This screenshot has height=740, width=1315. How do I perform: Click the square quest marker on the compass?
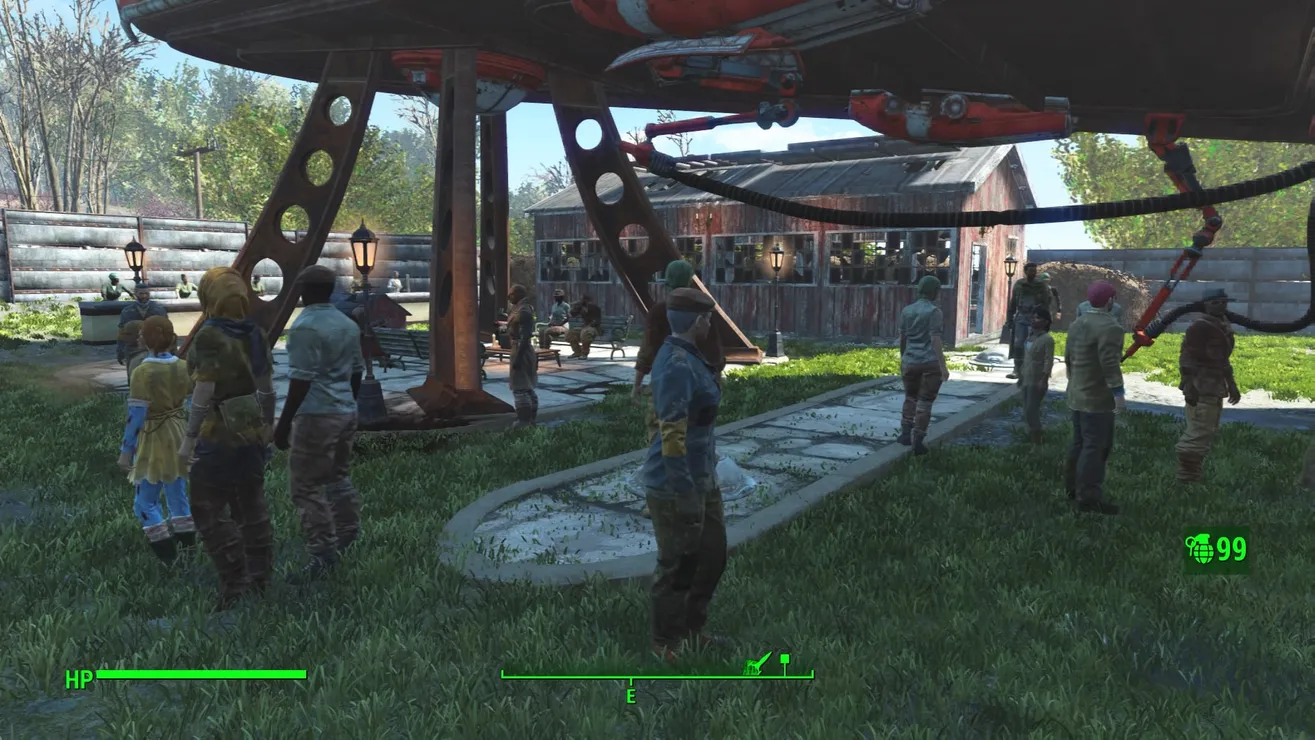[785, 660]
